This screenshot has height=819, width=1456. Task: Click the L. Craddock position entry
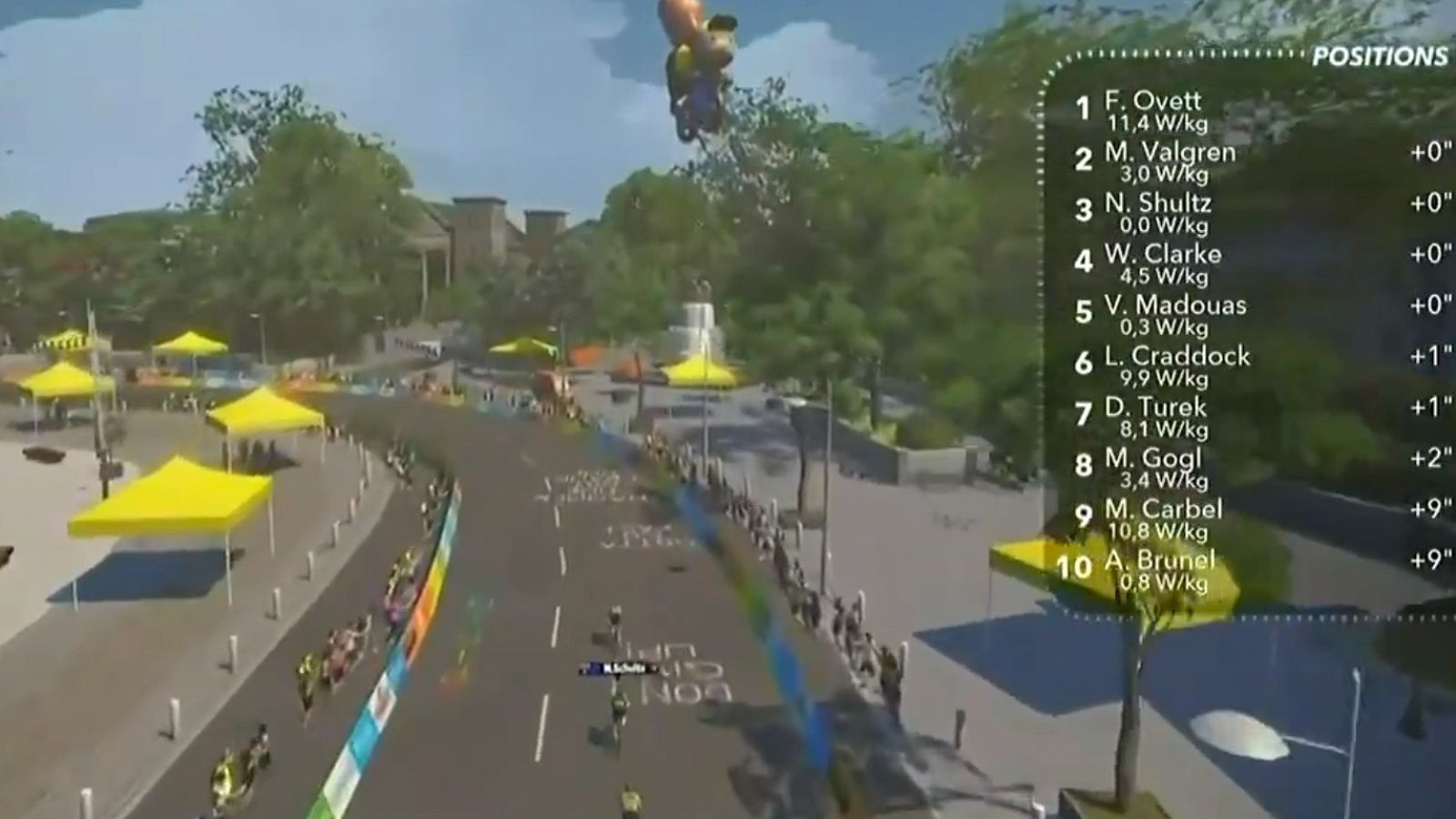pos(1178,358)
